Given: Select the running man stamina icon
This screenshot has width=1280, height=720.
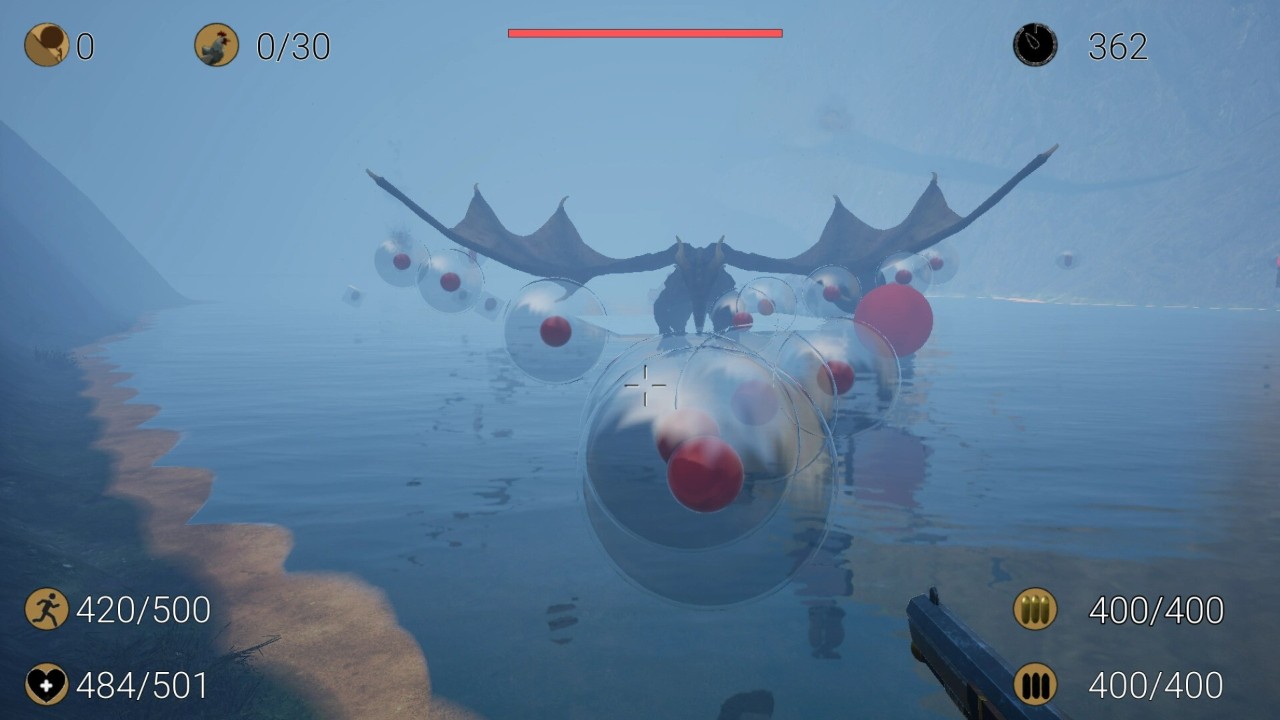Looking at the screenshot, I should click(x=46, y=609).
